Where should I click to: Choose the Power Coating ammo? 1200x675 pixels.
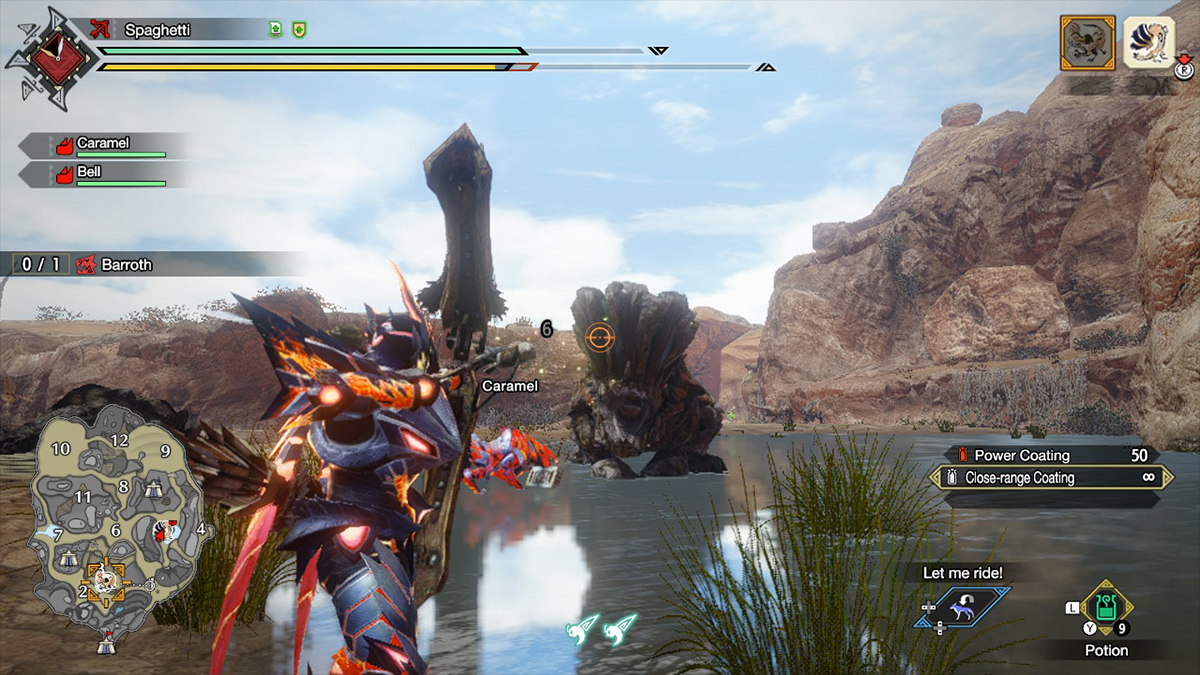[1050, 455]
